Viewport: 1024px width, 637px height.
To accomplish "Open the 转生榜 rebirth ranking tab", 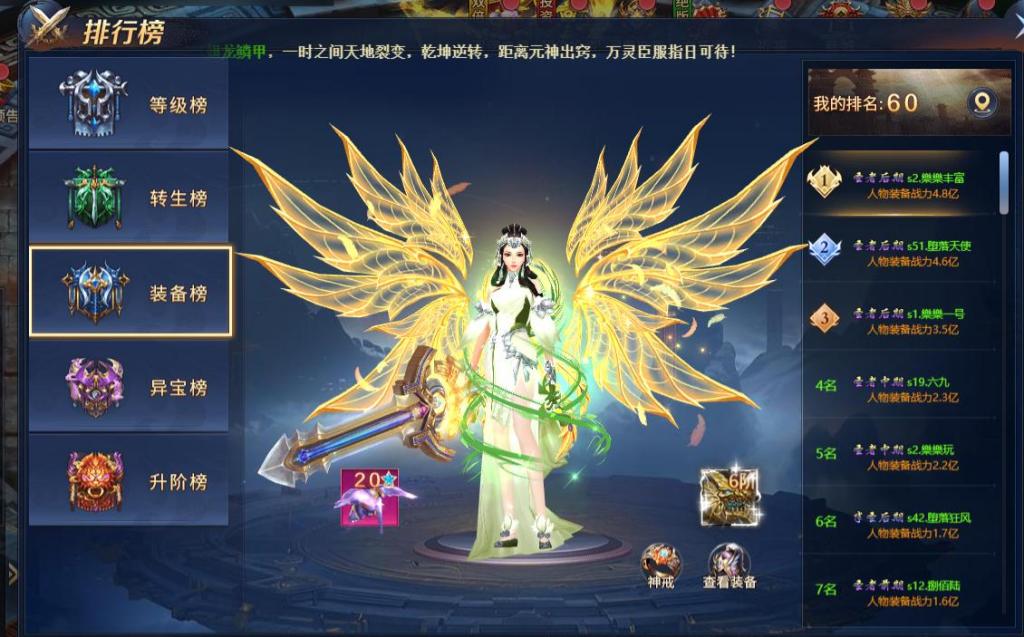I will tap(130, 198).
